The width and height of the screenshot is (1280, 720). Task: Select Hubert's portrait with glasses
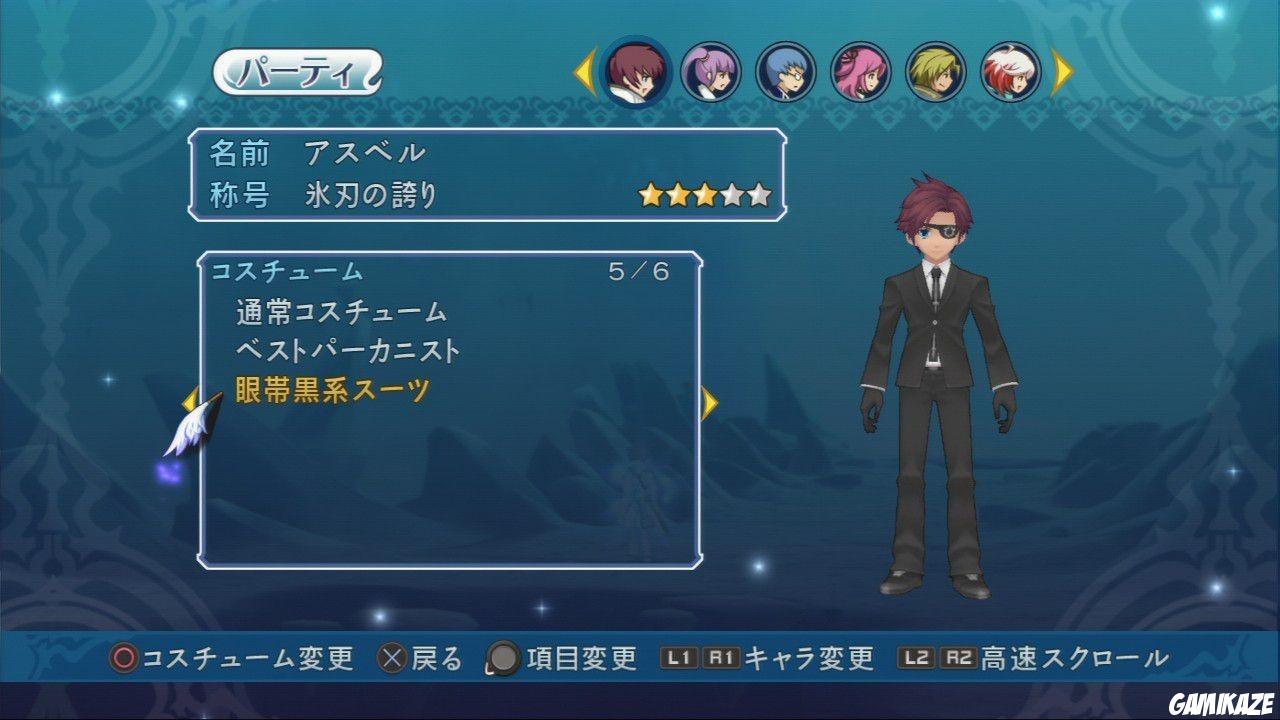[786, 72]
